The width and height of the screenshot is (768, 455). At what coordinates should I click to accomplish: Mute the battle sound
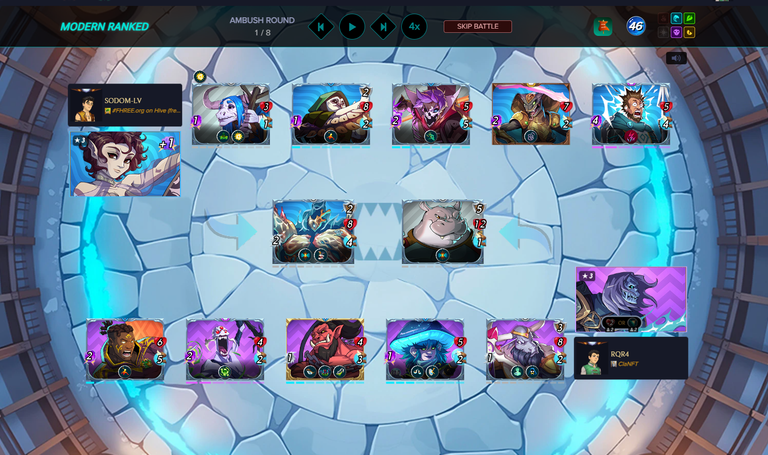click(x=676, y=58)
